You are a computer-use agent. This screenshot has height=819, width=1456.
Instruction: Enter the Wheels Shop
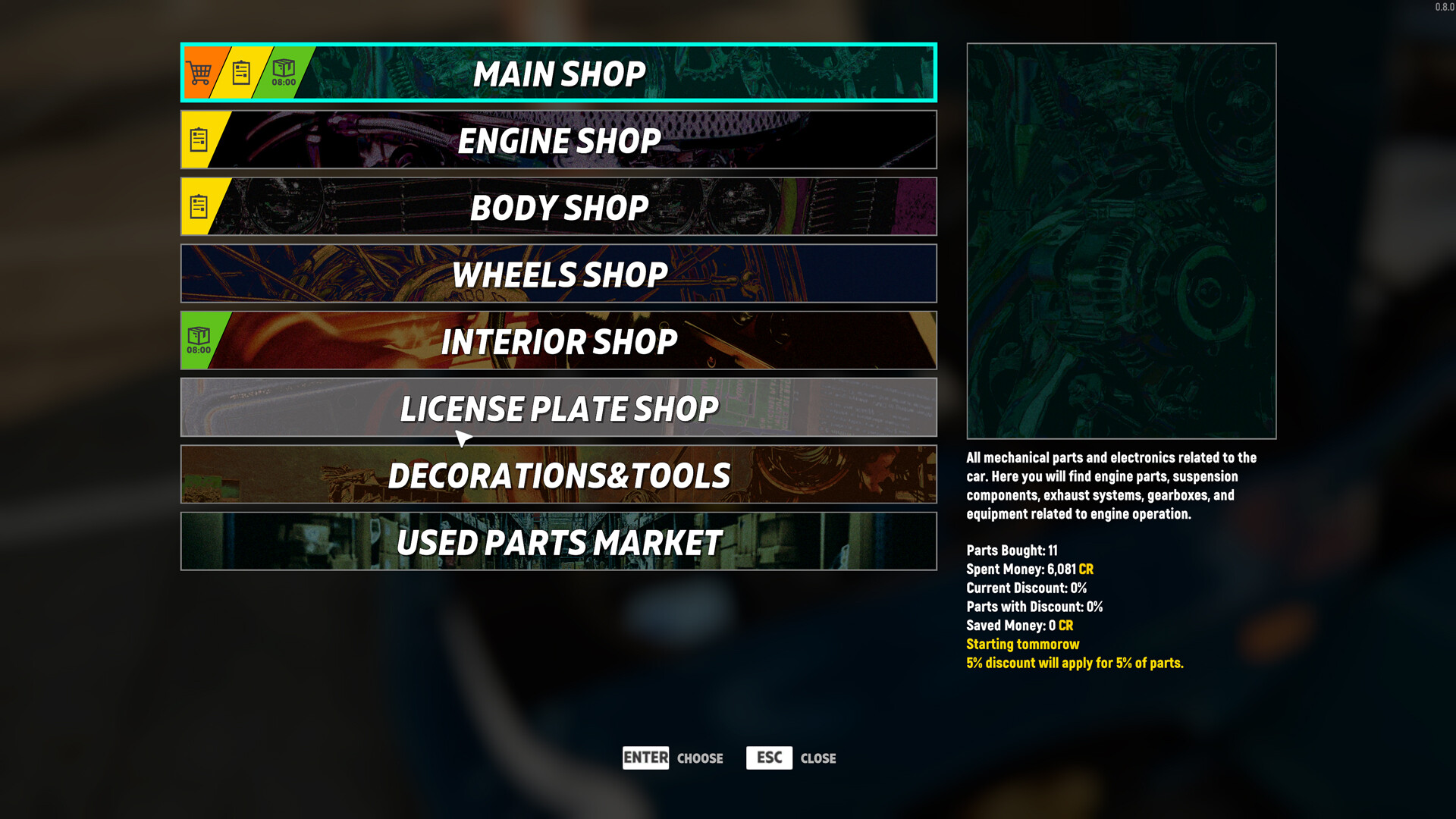click(559, 273)
